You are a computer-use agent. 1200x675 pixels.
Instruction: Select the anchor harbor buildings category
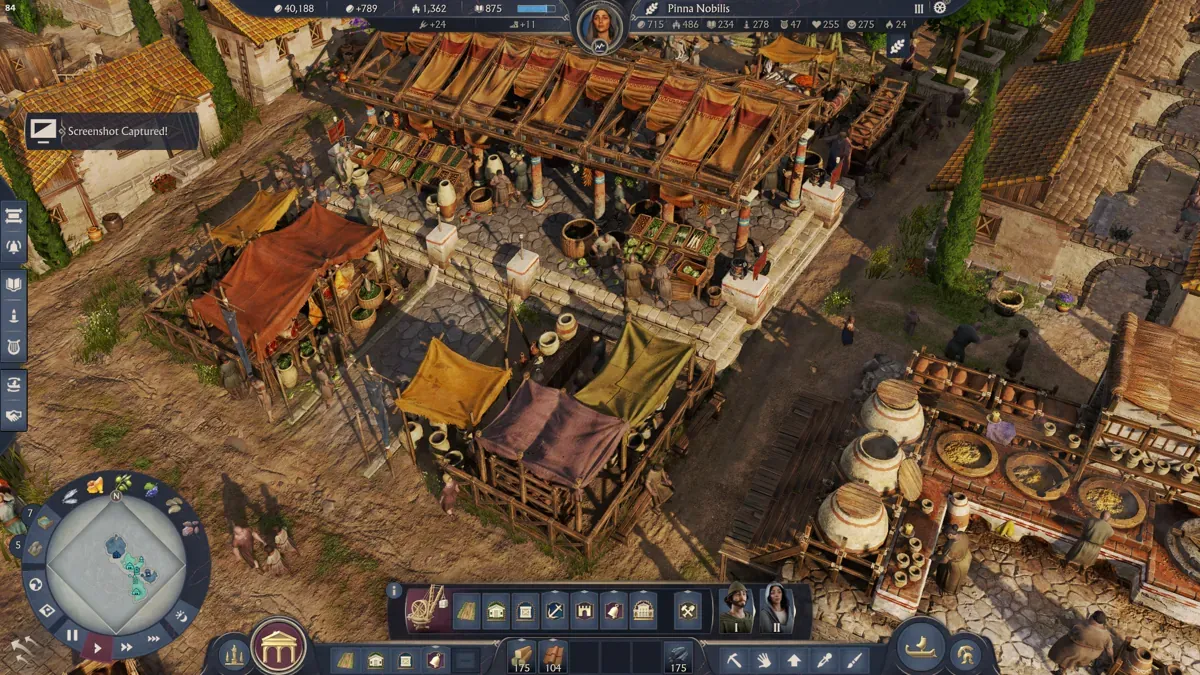click(x=555, y=610)
